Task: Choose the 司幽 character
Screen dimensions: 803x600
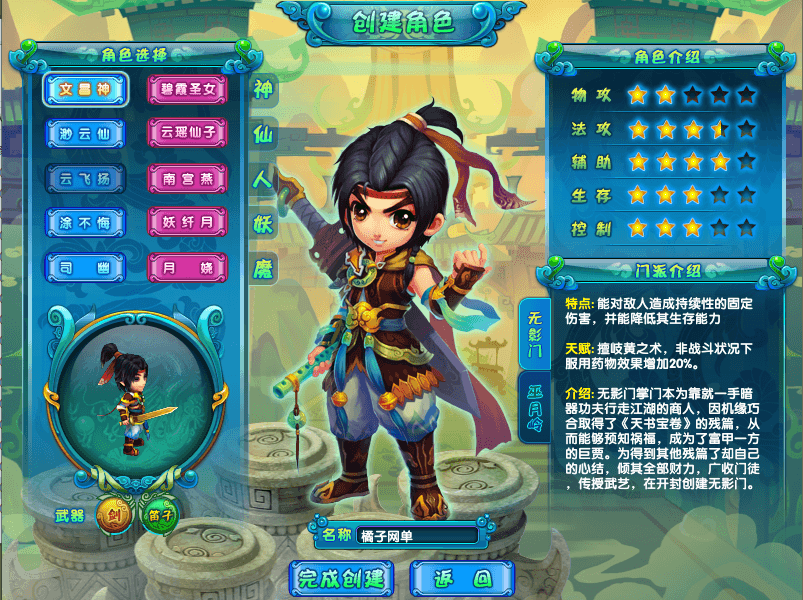Action: click(84, 267)
